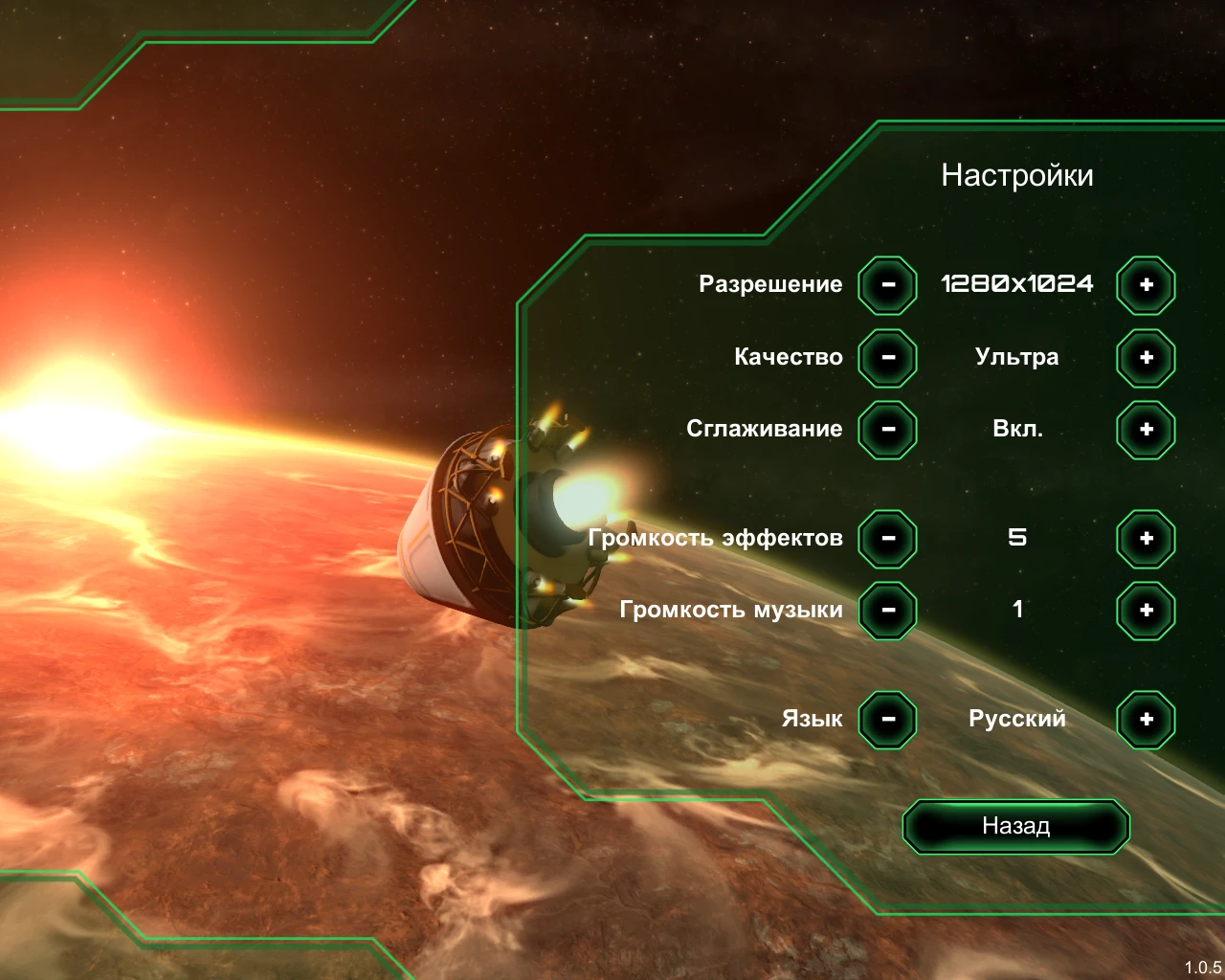The width and height of the screenshot is (1225, 980).
Task: Raise music volume above 1
Action: [1145, 611]
